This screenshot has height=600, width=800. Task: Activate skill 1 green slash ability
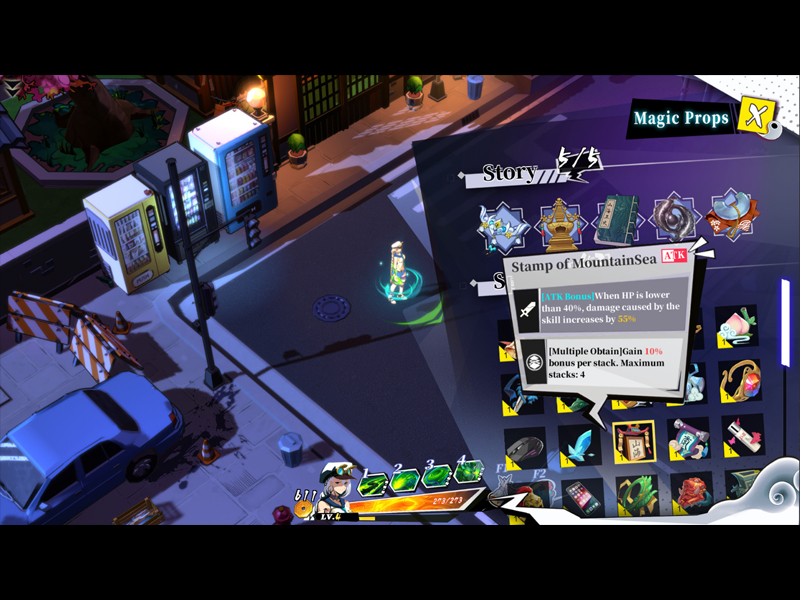373,485
